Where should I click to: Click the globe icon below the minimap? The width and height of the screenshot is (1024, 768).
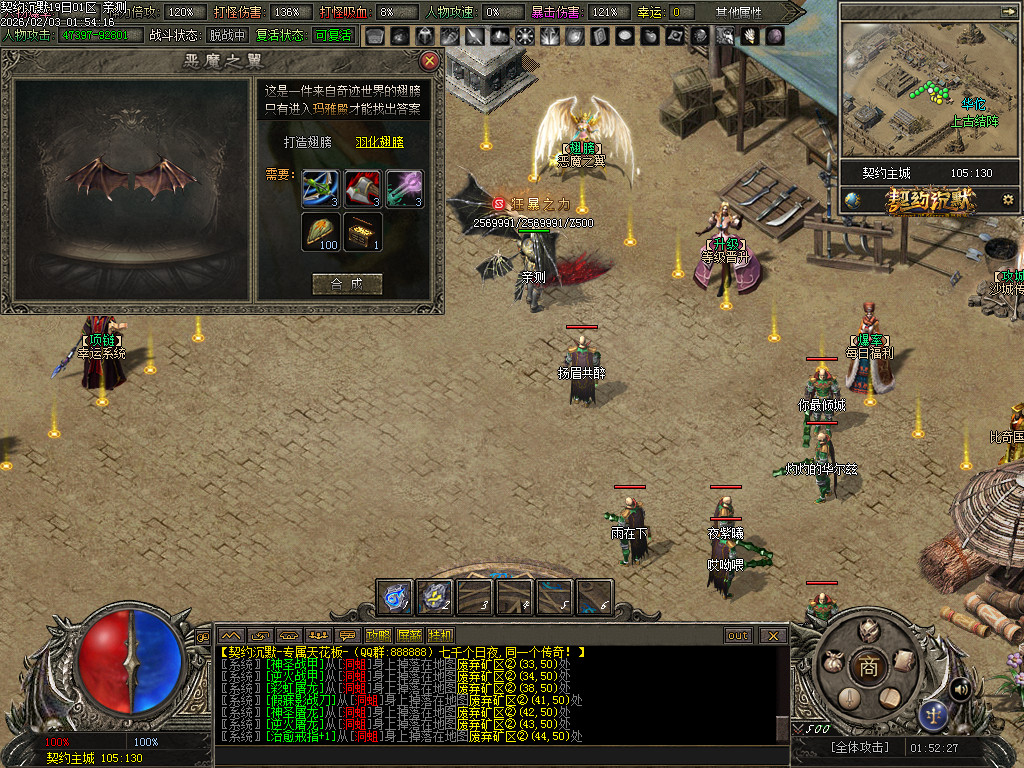853,200
